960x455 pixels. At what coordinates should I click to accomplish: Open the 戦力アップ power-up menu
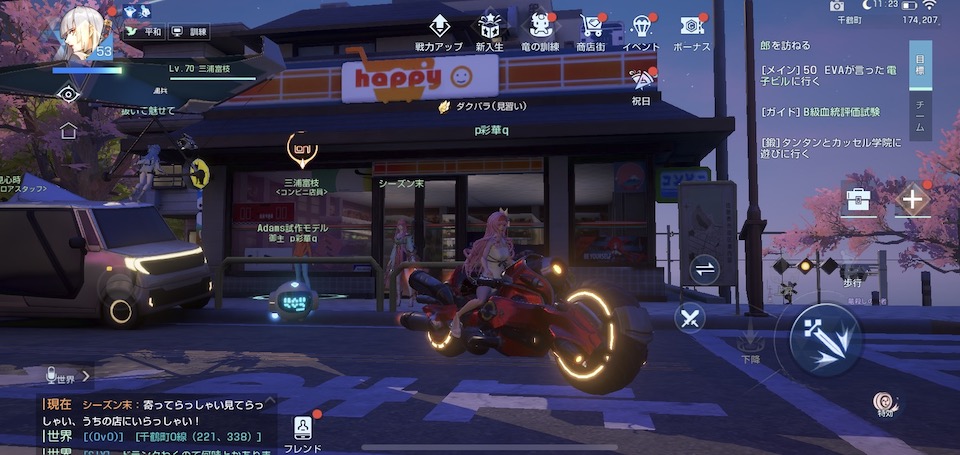point(439,31)
